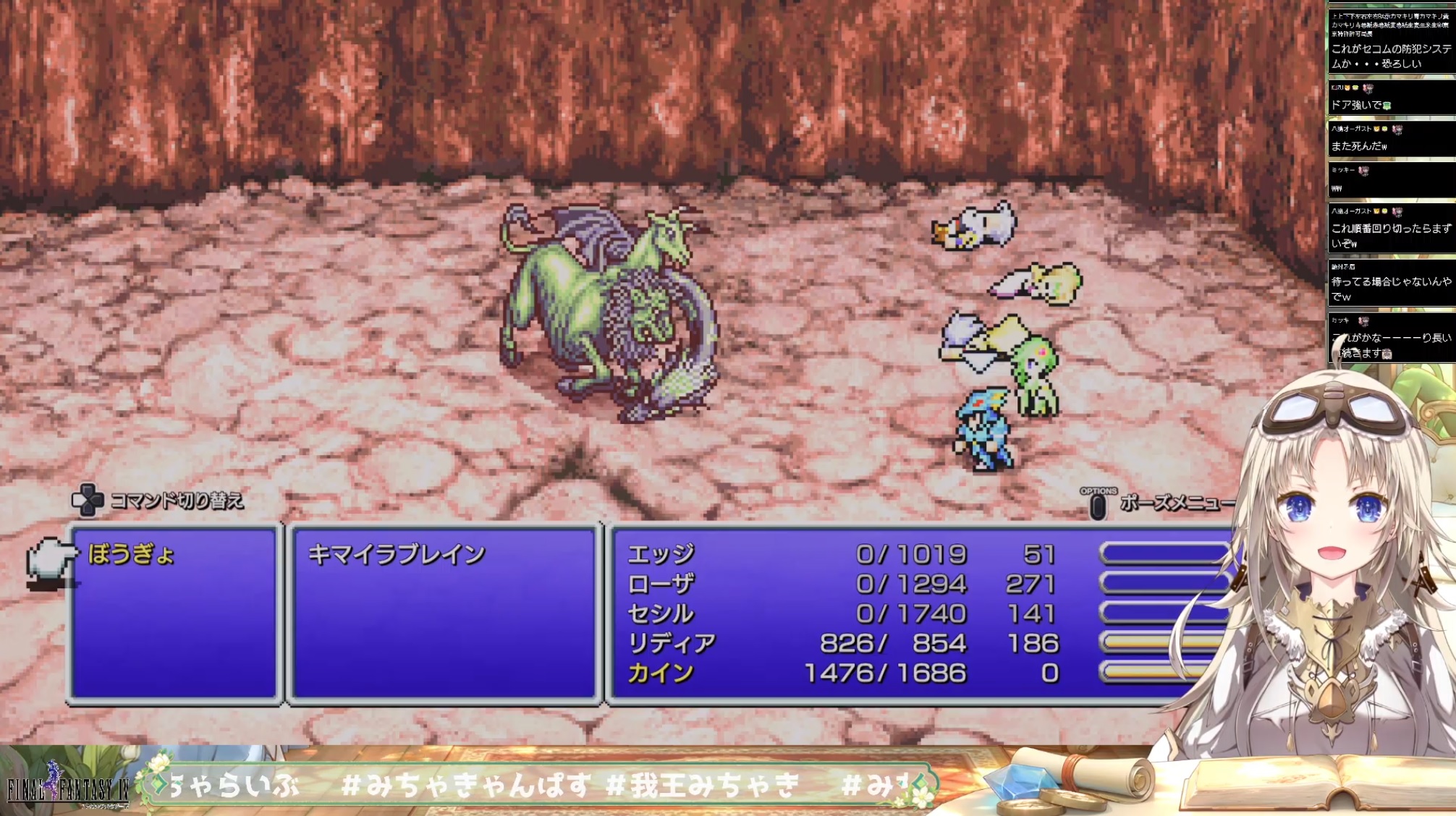Click the コマンド切り替え command switch label

[x=176, y=501]
